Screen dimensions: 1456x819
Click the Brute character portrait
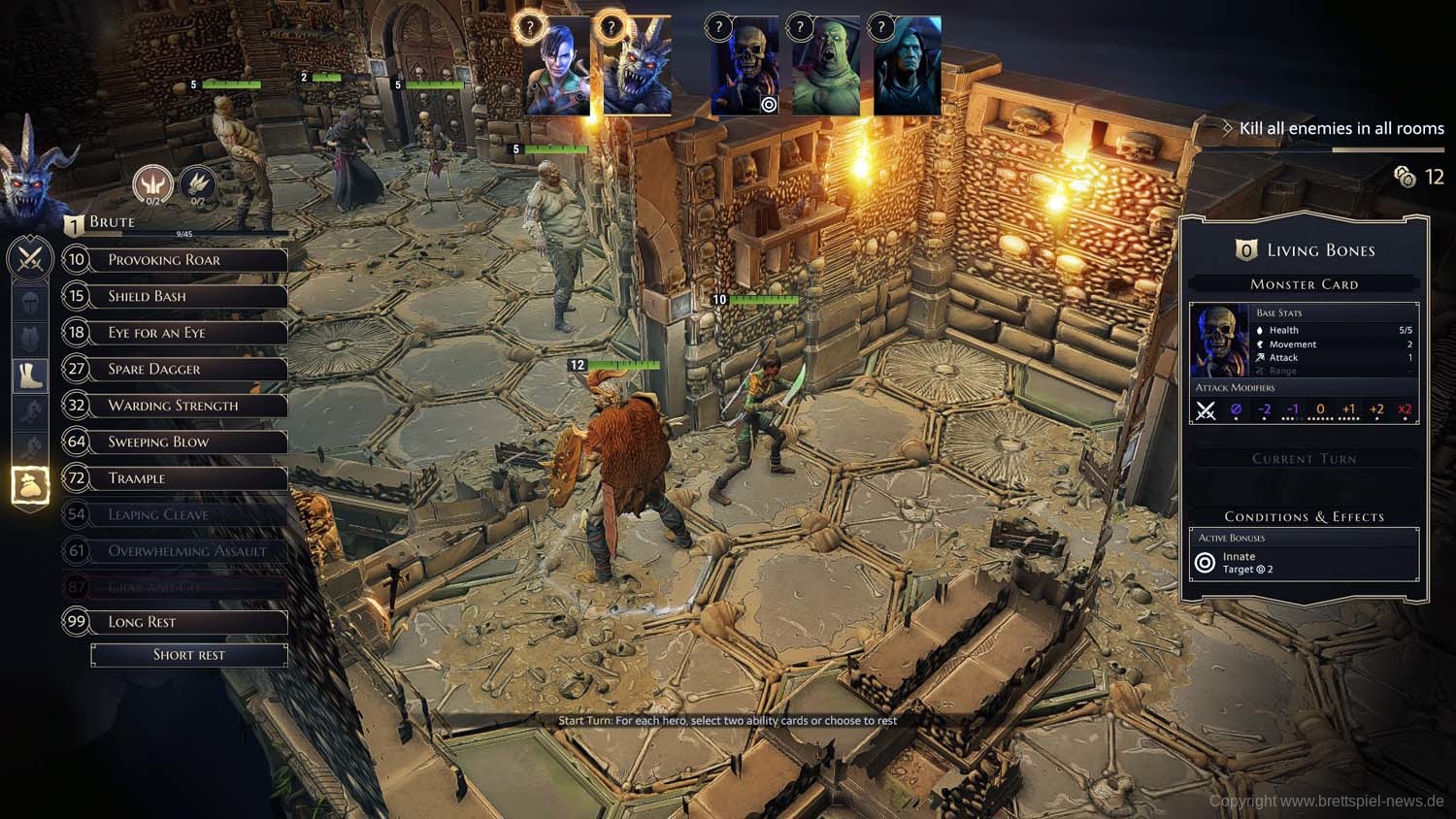(37, 175)
